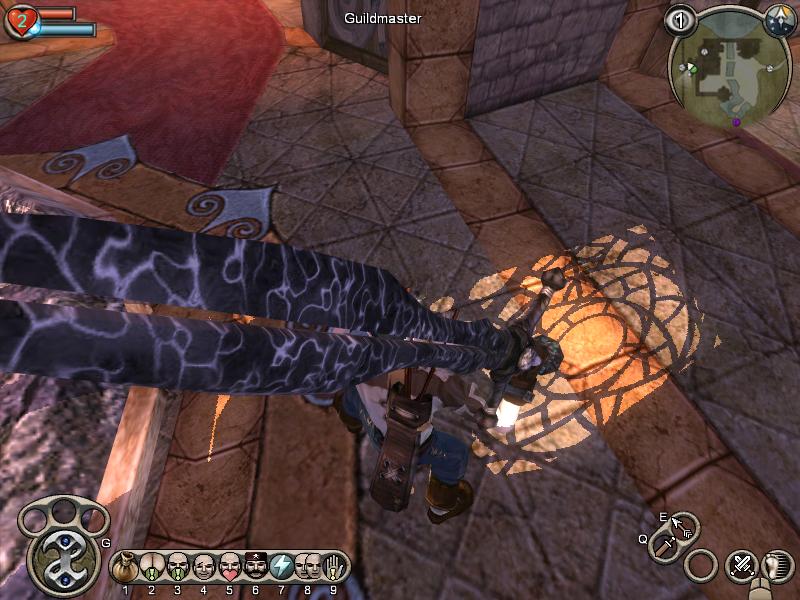The height and width of the screenshot is (600, 800).
Task: Select the sword melee weapon icon
Action: point(664,545)
